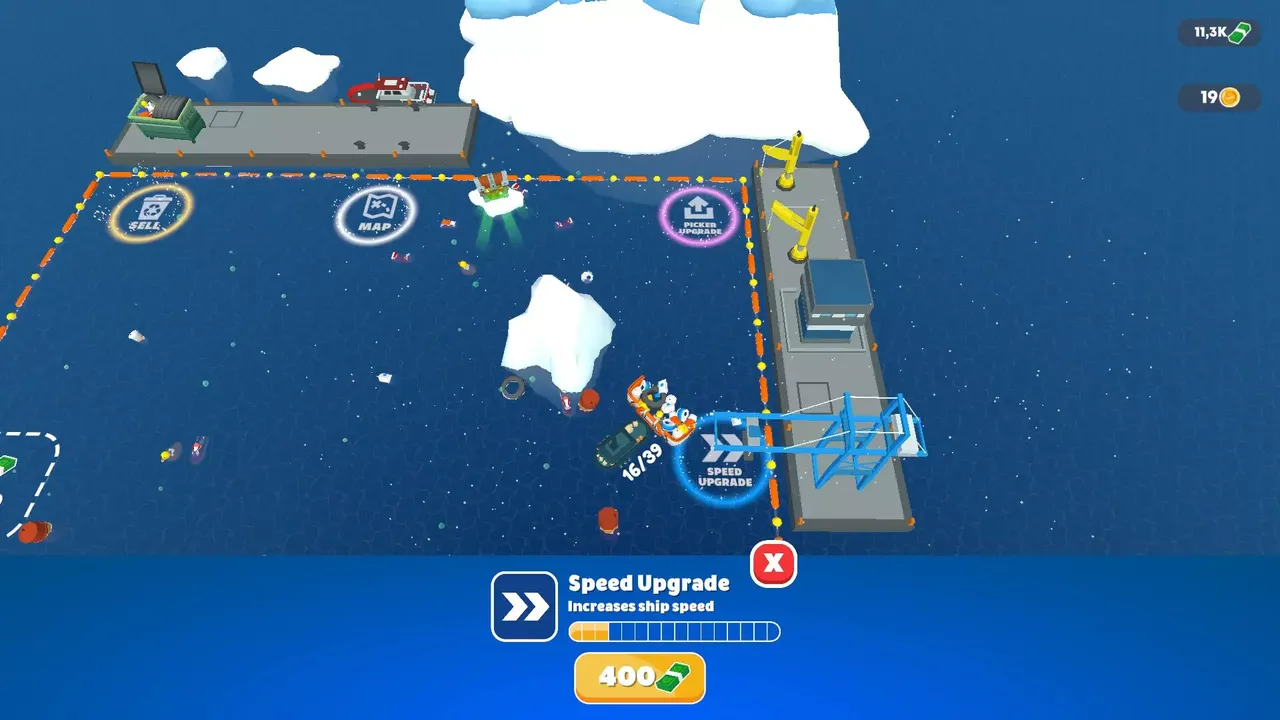Purchase the upgrade with the 400 cash button
This screenshot has height=720, width=1280.
click(x=639, y=677)
